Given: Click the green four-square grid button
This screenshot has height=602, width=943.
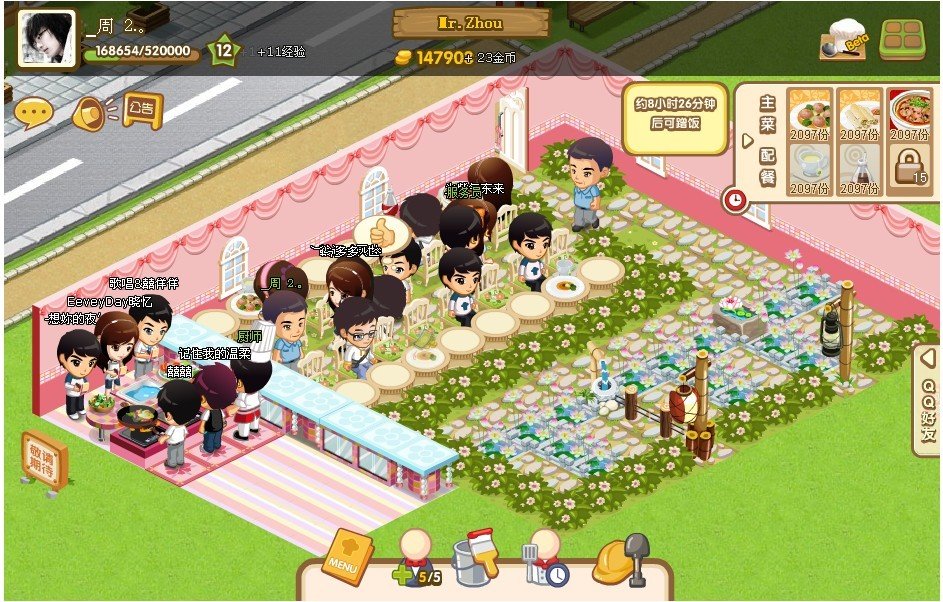Looking at the screenshot, I should 903,41.
